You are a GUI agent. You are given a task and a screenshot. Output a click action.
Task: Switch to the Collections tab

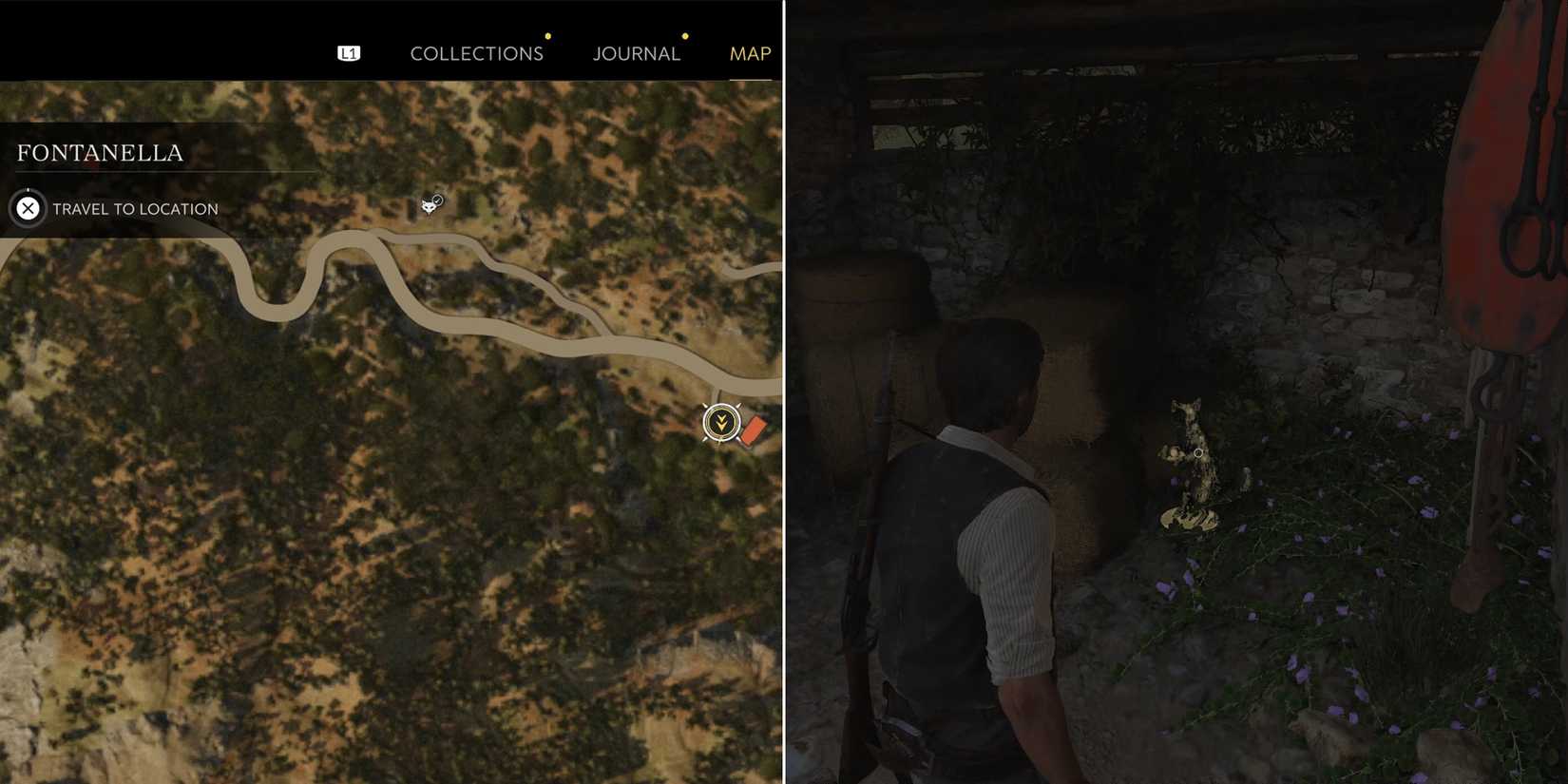(x=477, y=53)
